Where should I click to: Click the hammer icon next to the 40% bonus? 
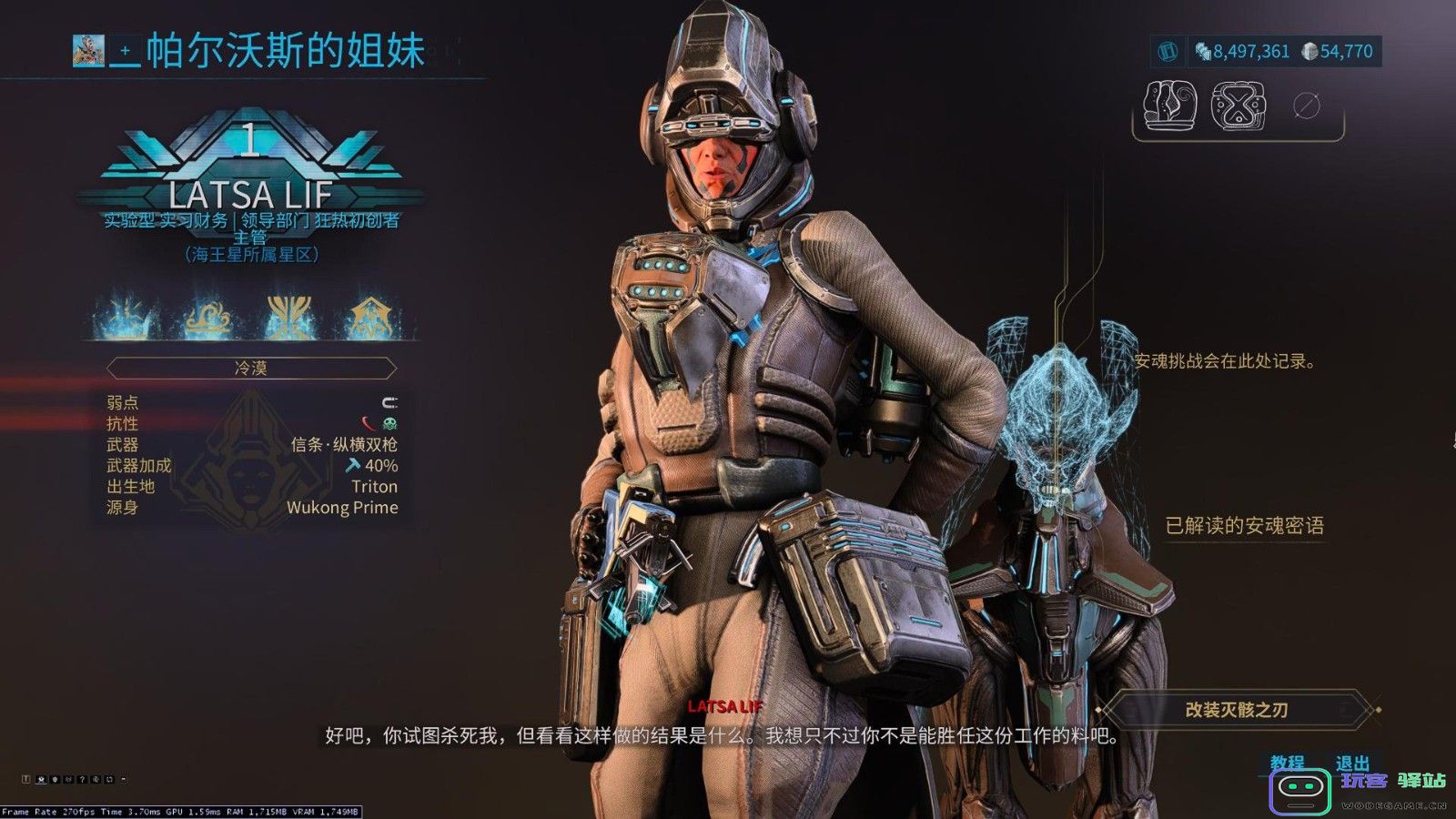tap(352, 464)
